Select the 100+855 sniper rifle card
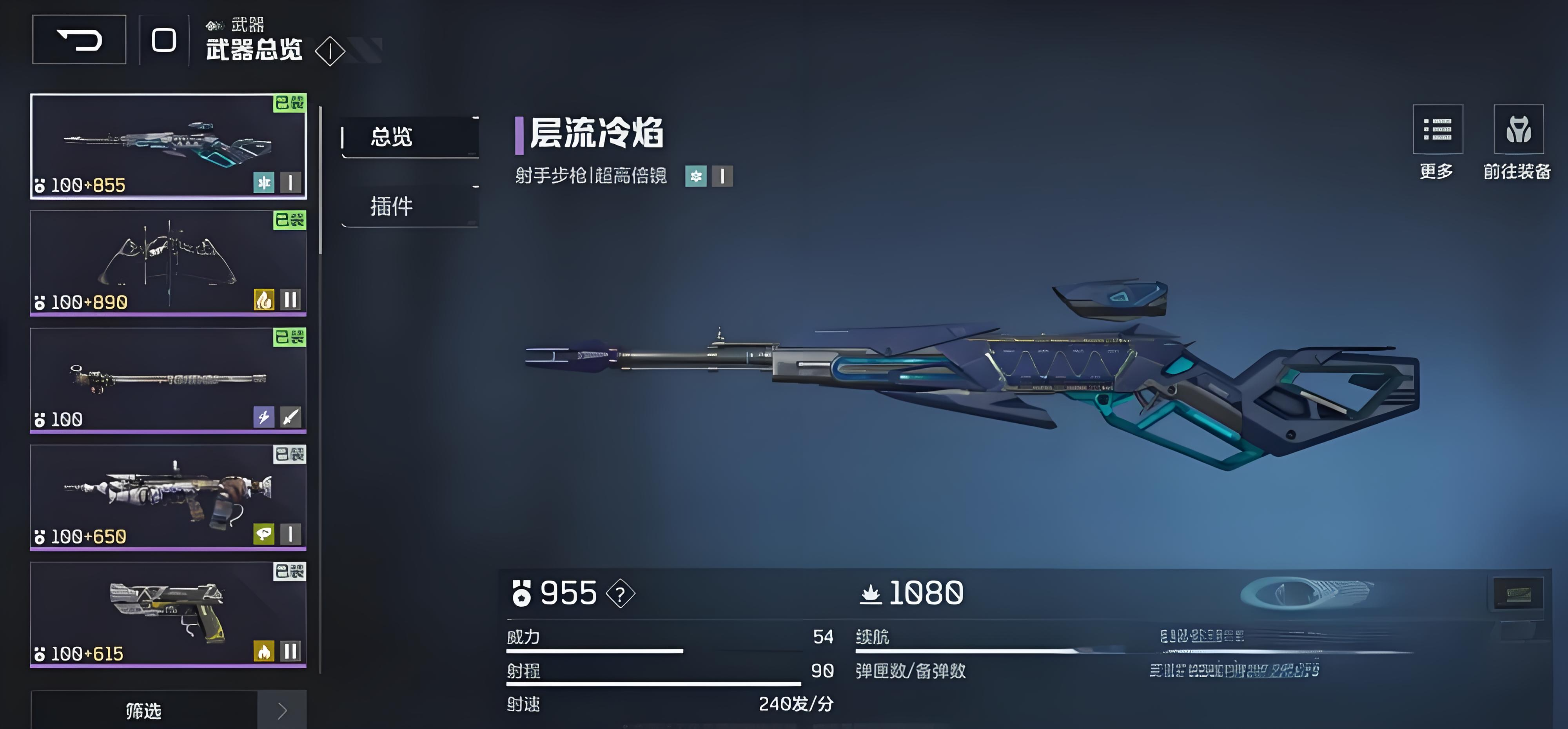Viewport: 1568px width, 729px height. [168, 146]
